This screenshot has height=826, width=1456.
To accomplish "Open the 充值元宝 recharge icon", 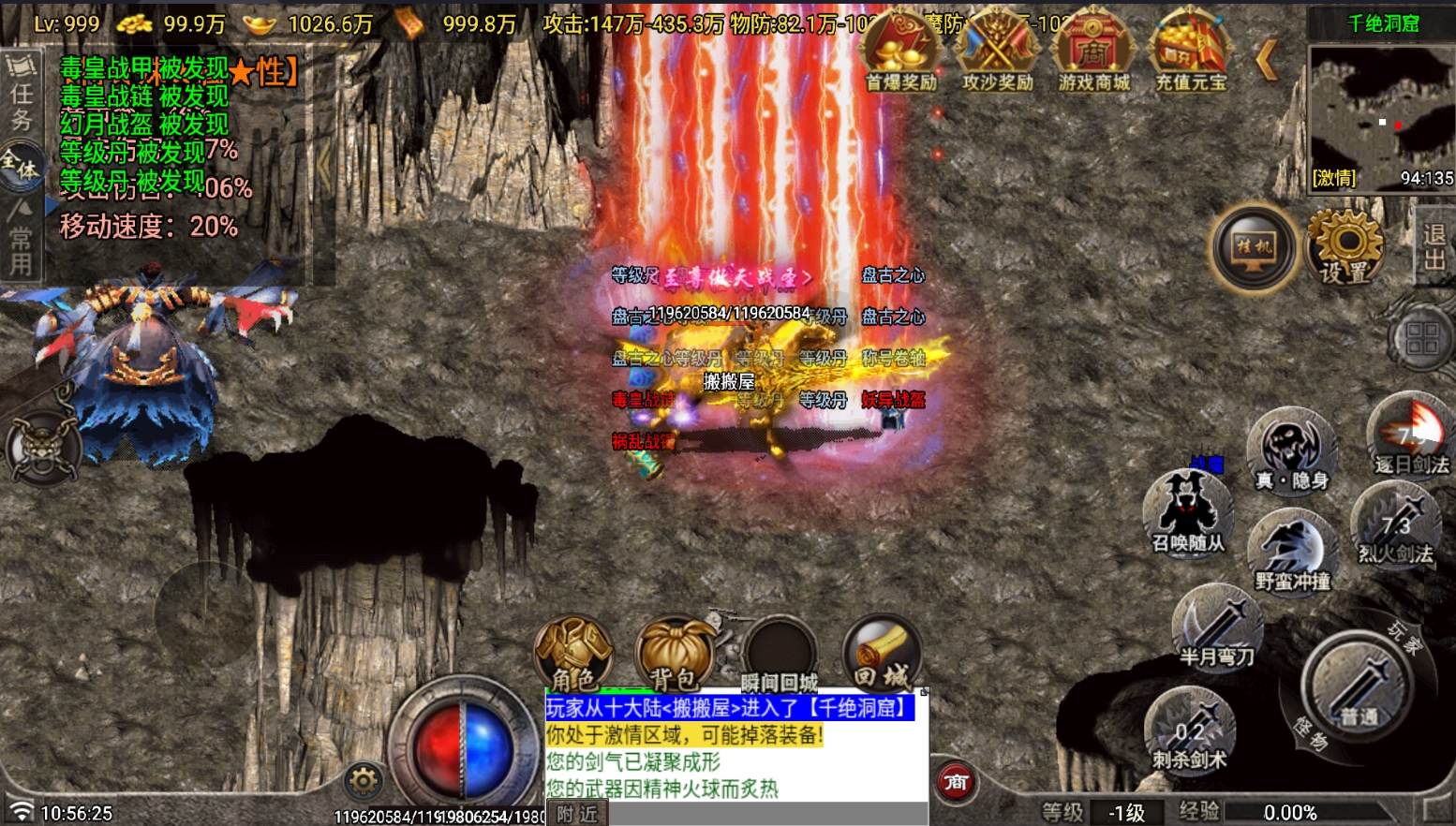I will click(x=1190, y=52).
